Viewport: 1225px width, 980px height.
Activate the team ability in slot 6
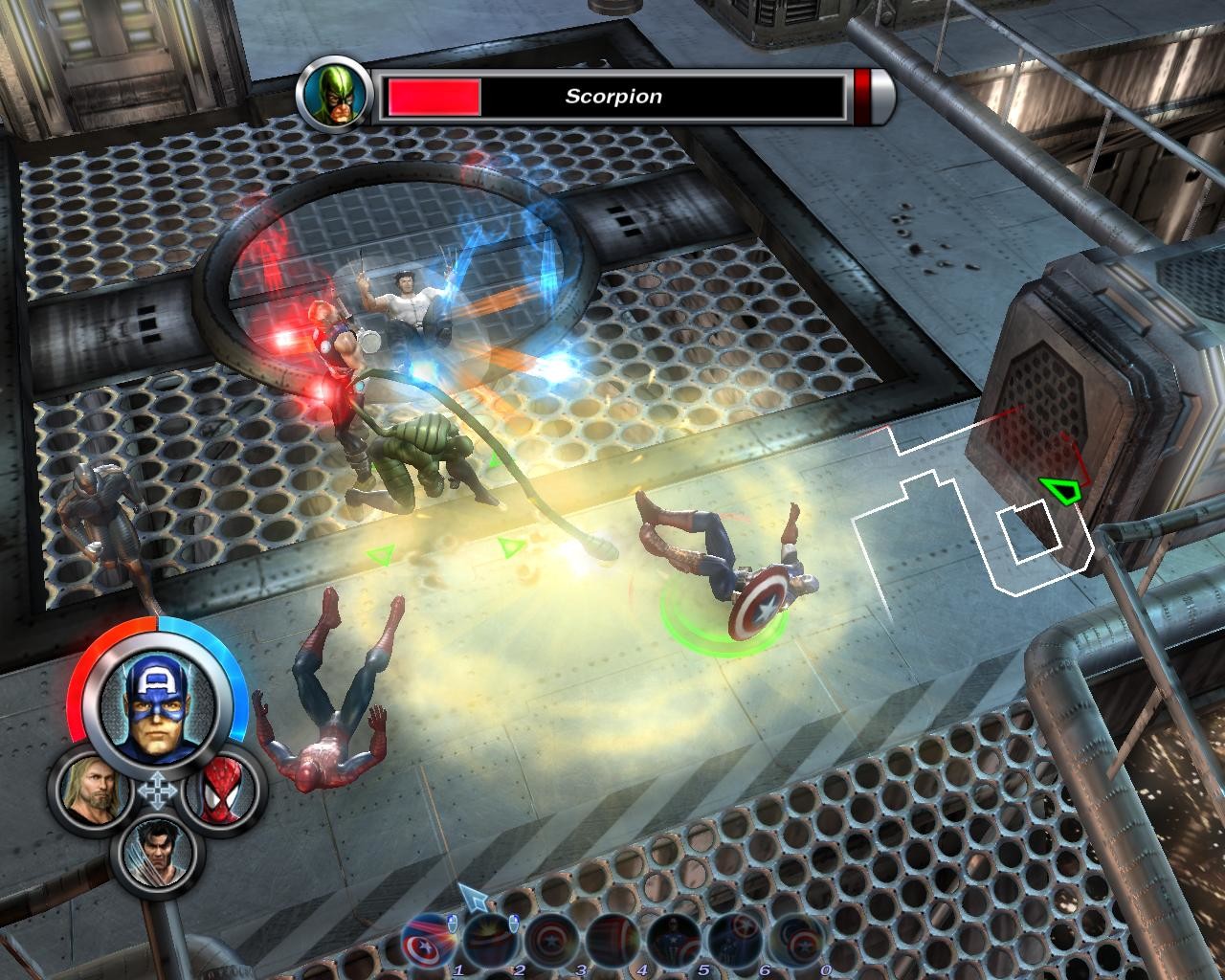click(736, 942)
